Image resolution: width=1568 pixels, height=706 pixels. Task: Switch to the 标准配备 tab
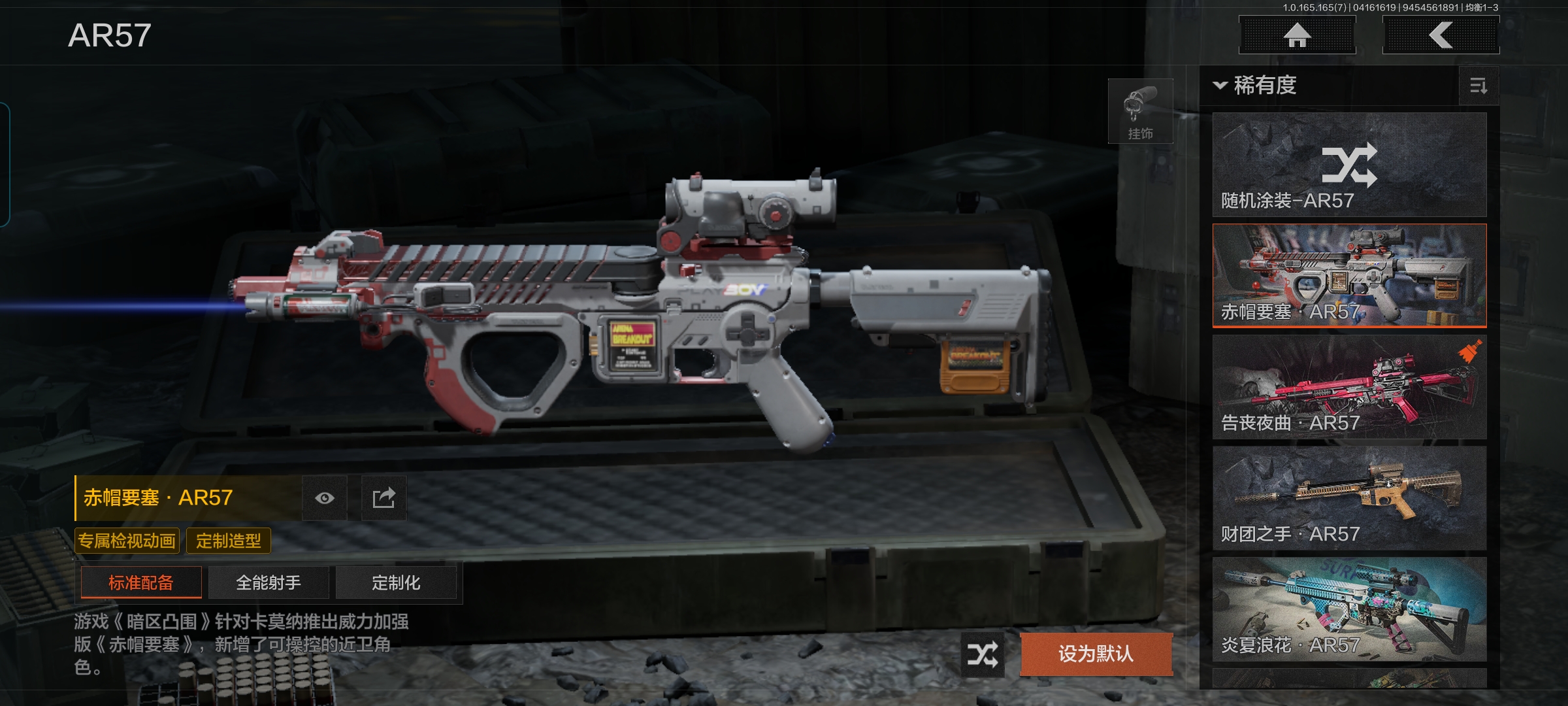141,582
